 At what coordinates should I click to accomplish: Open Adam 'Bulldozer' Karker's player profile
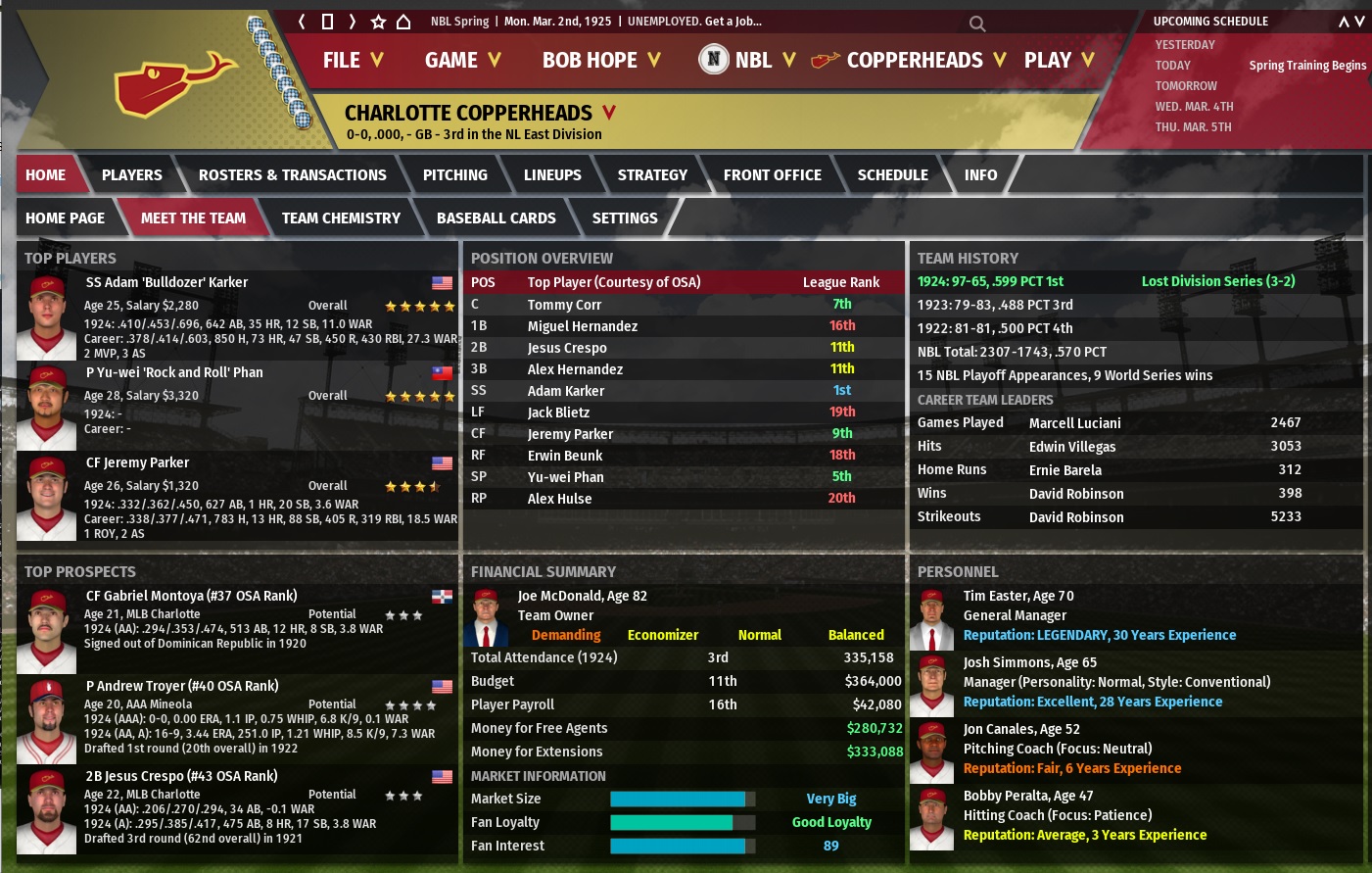click(166, 282)
